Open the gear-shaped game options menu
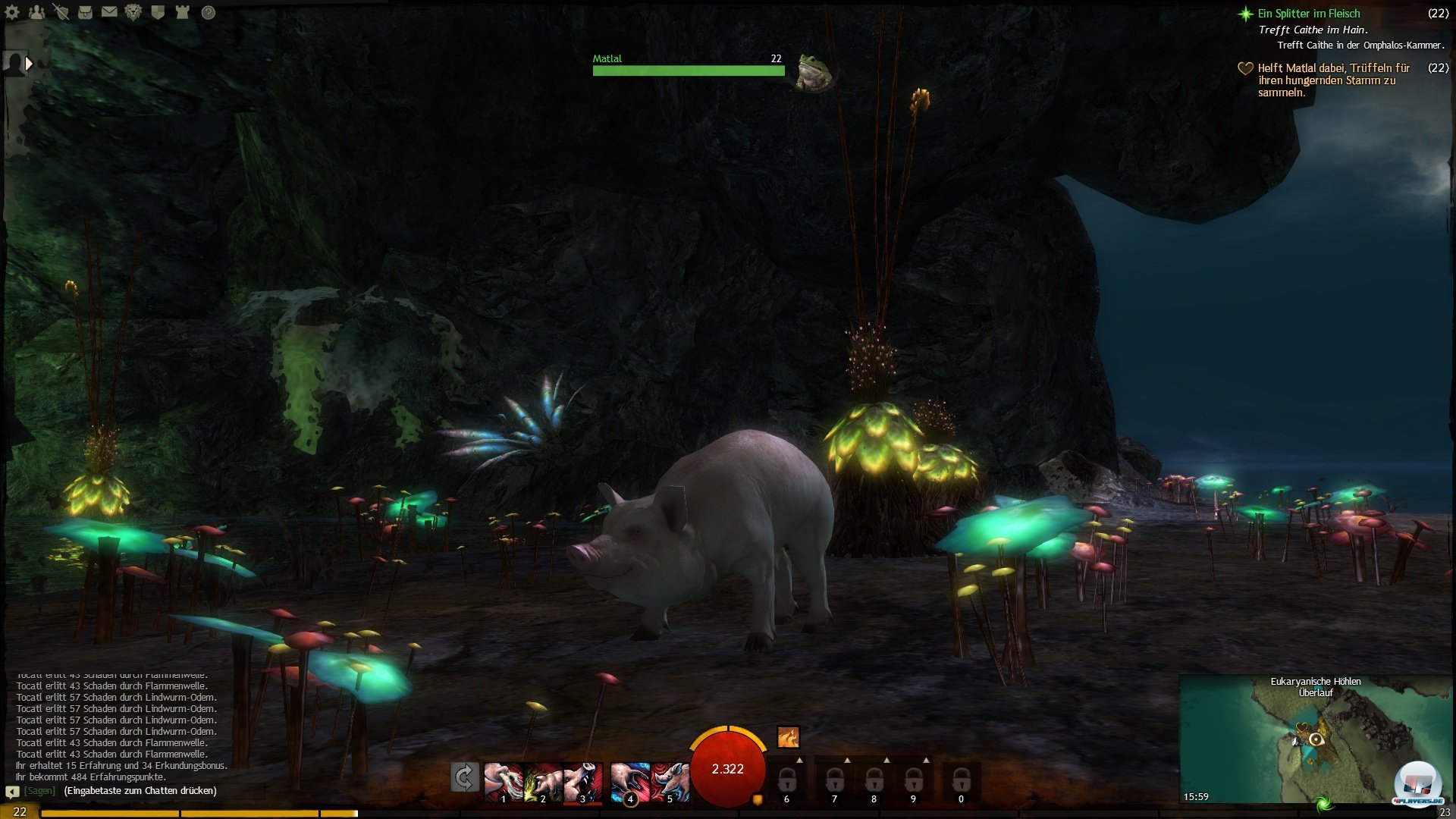Image resolution: width=1456 pixels, height=819 pixels. pos(12,12)
